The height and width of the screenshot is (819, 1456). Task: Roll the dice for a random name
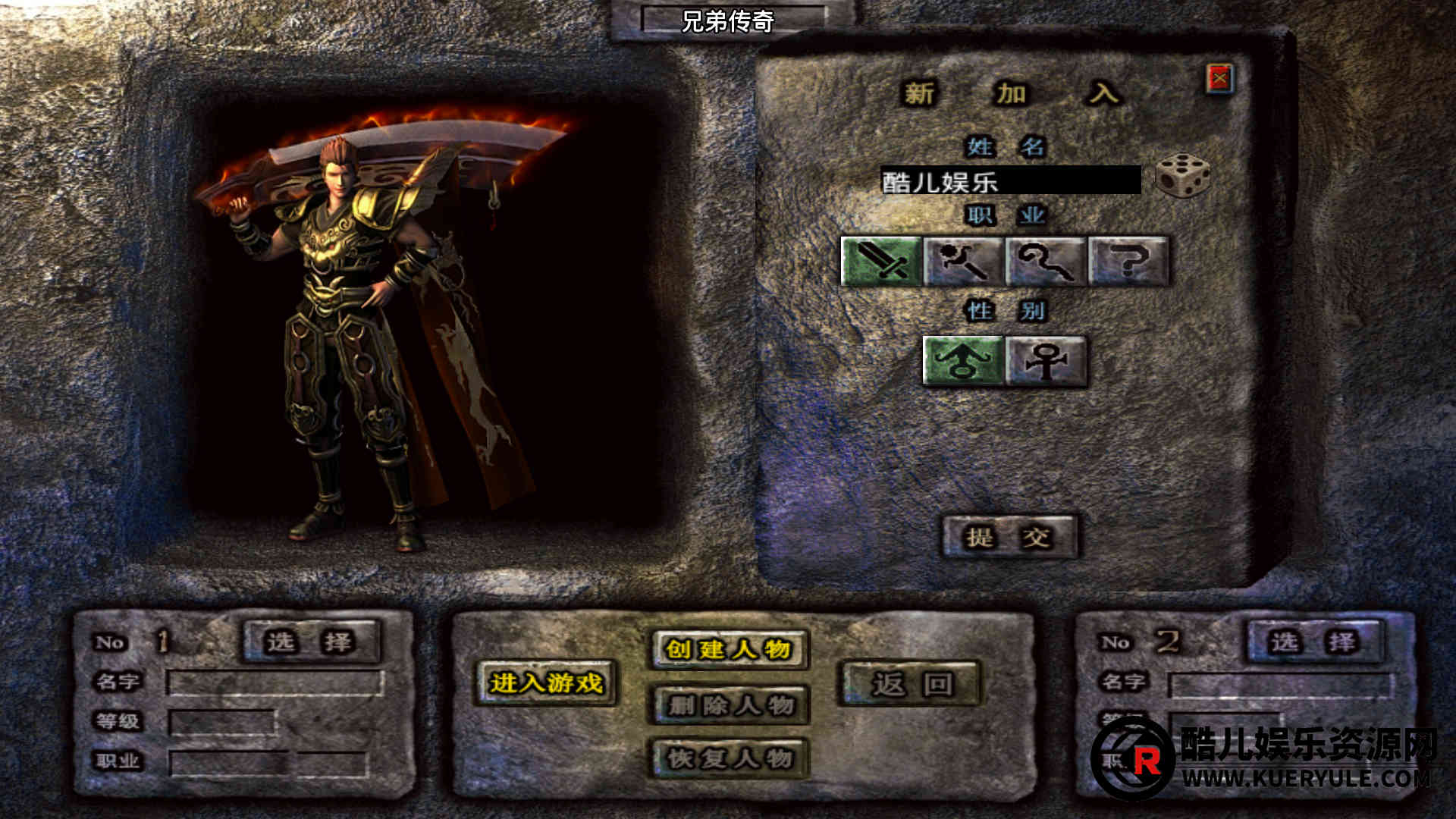(1182, 175)
